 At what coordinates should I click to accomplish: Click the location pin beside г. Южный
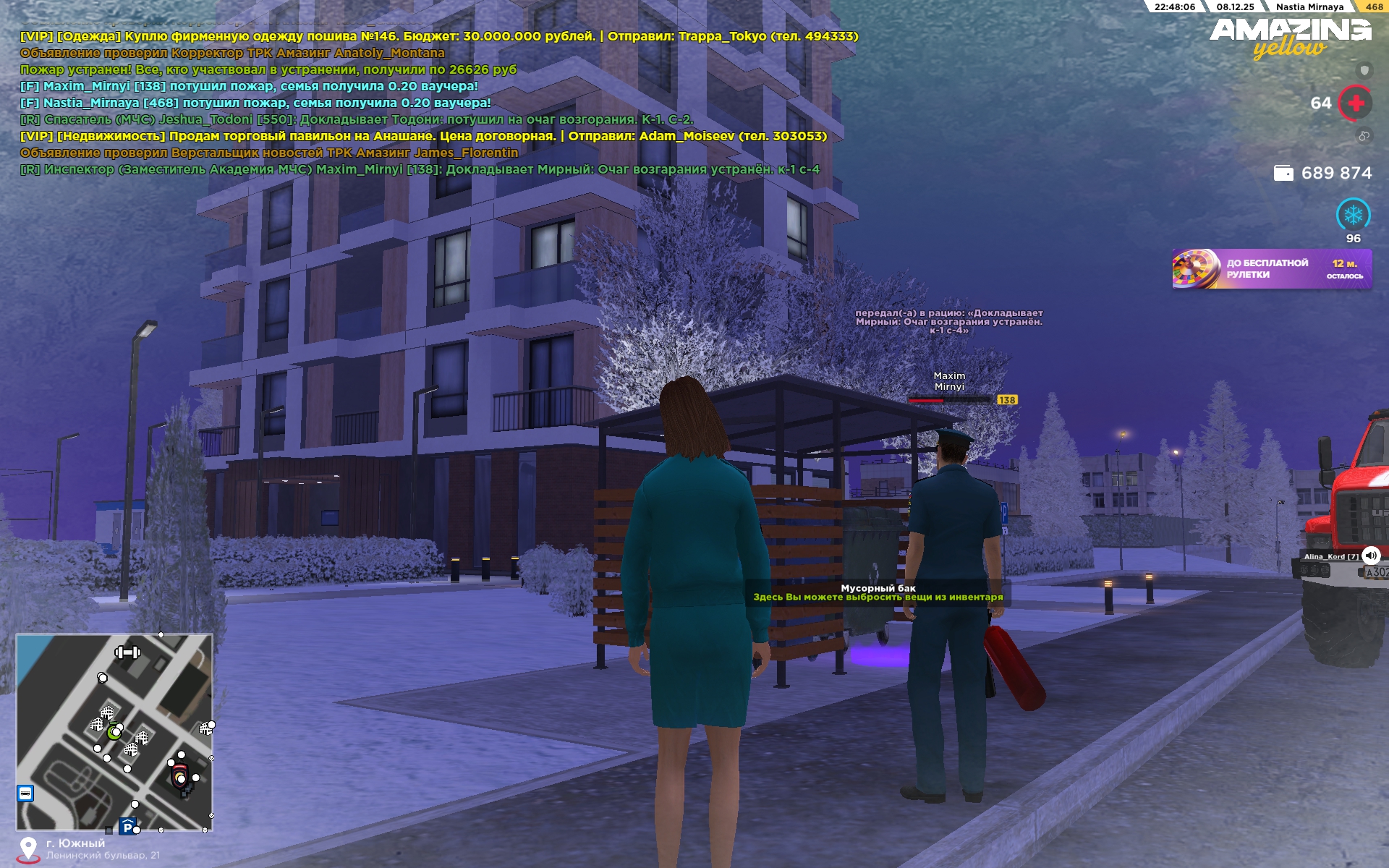point(28,849)
